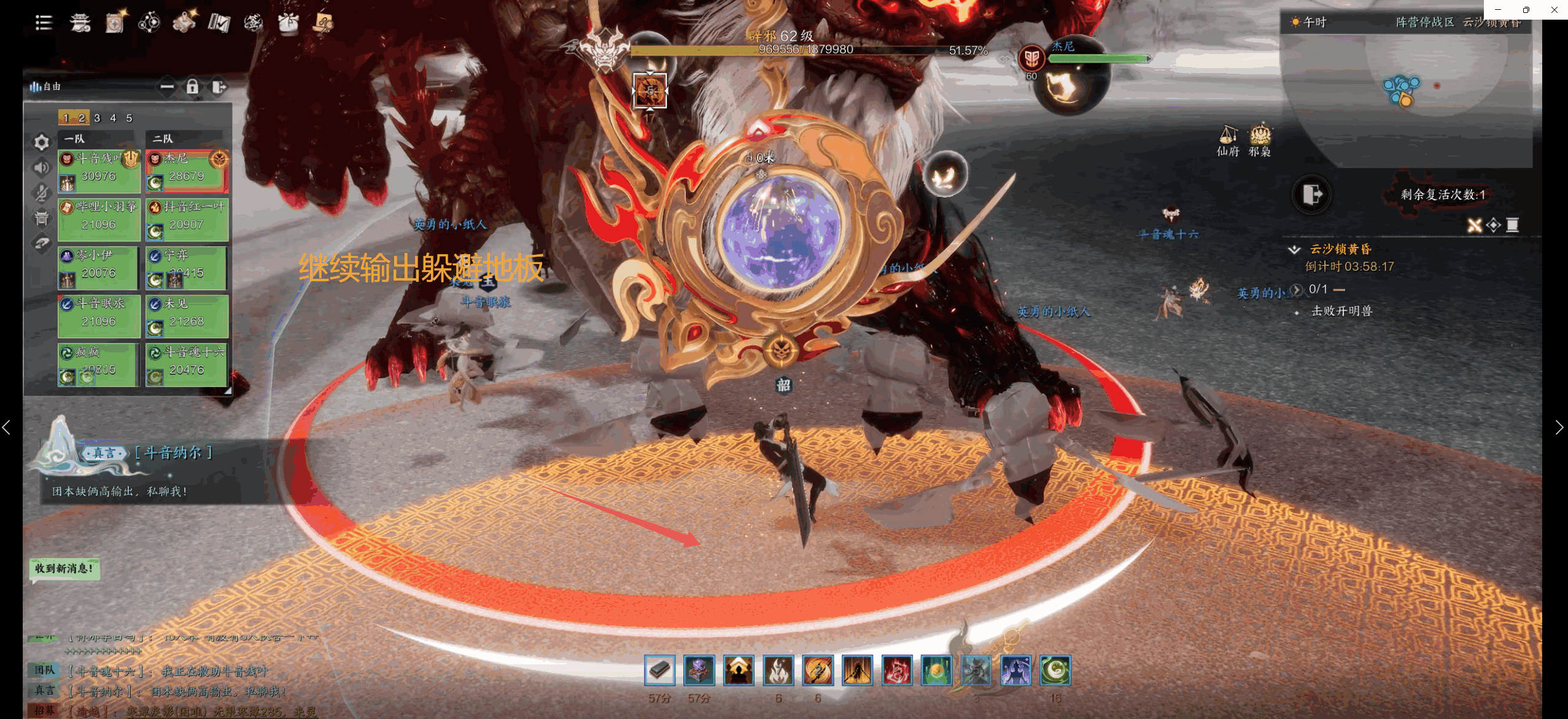The width and height of the screenshot is (1568, 719).
Task: Select raid member 杰尼 in team two
Action: tap(187, 170)
